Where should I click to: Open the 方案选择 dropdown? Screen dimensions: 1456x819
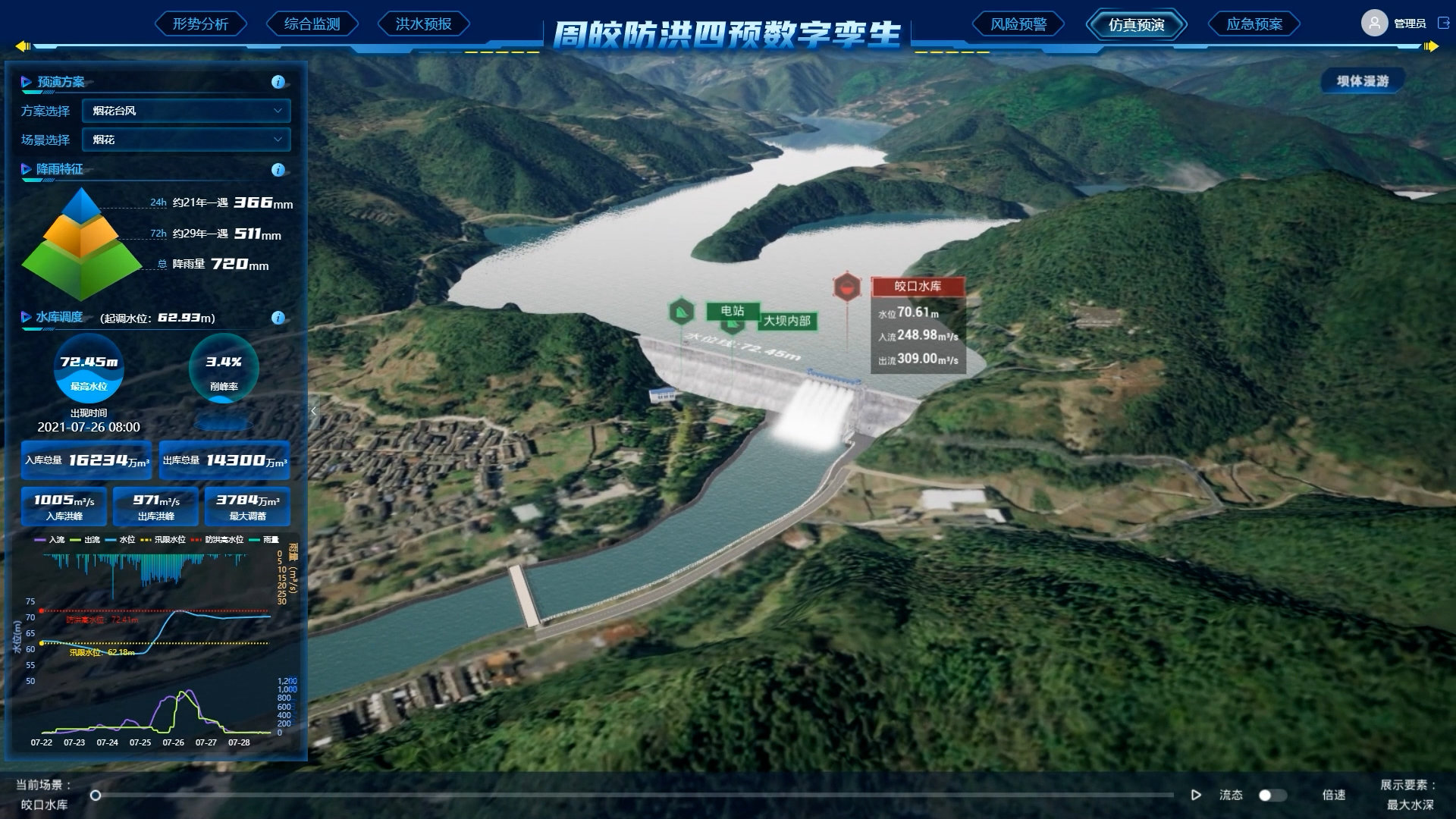[x=186, y=111]
